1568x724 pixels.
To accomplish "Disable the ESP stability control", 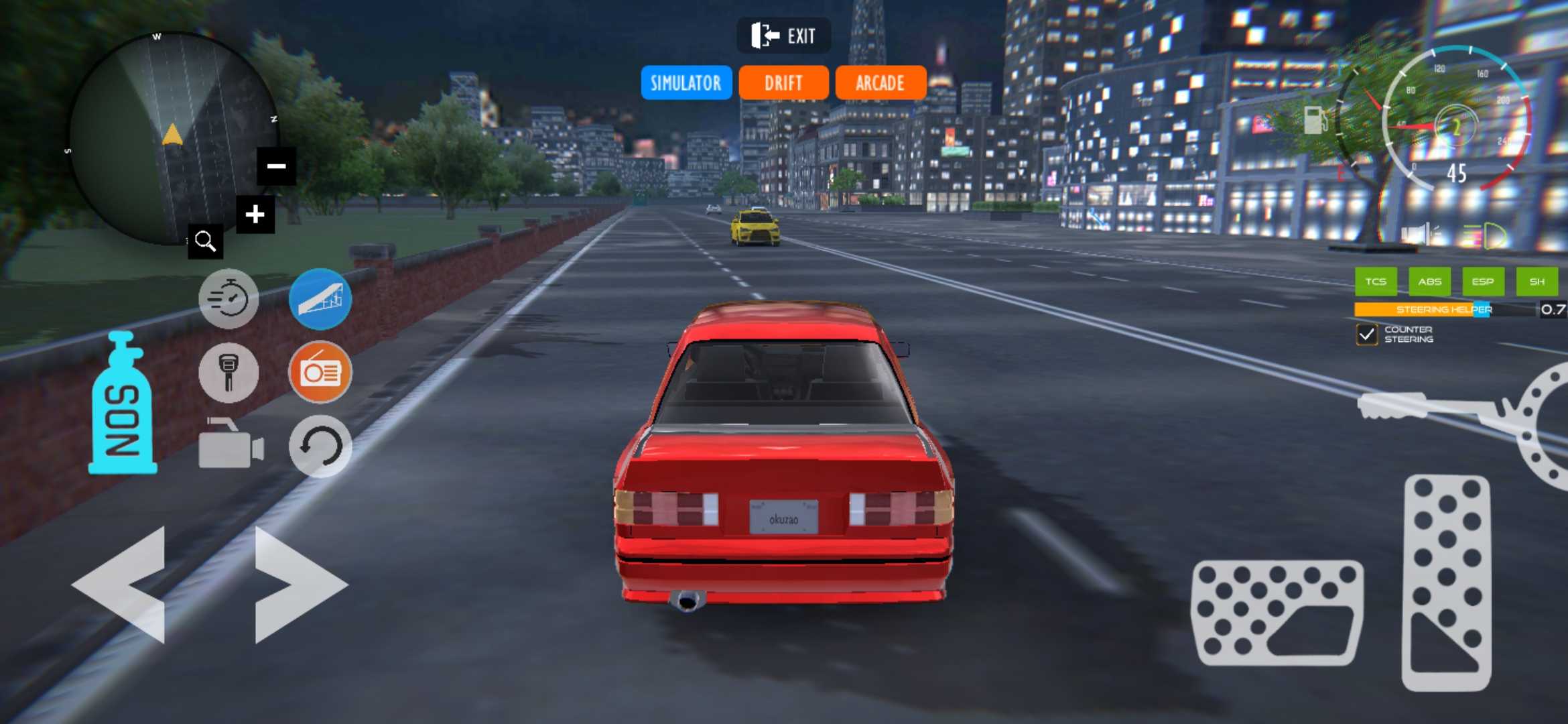I will [1484, 282].
